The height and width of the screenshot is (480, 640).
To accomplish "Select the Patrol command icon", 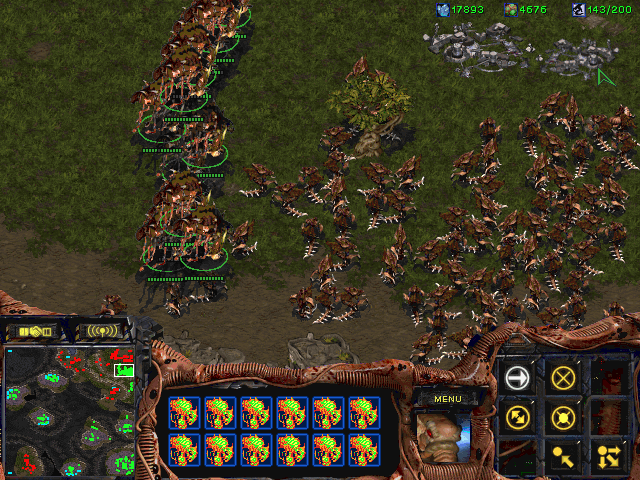I will click(x=517, y=417).
